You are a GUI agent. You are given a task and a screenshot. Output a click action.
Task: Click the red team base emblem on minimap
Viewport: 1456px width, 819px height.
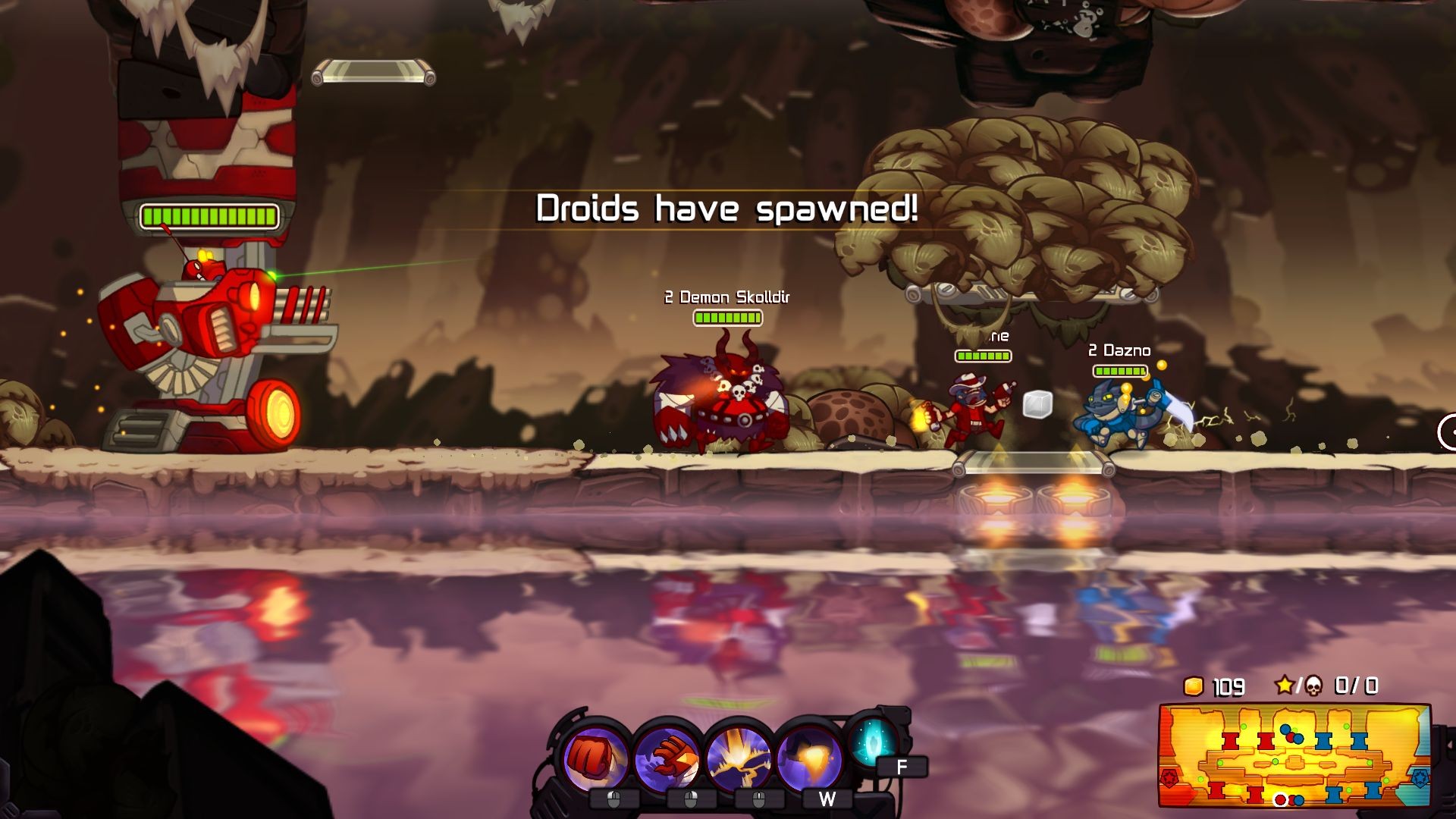[1169, 777]
